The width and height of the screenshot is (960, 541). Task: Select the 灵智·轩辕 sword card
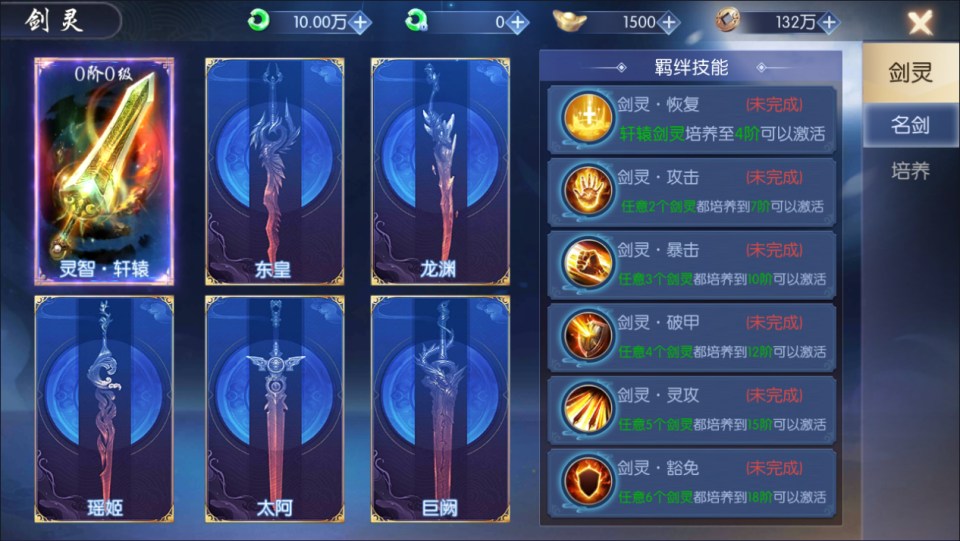tap(103, 171)
